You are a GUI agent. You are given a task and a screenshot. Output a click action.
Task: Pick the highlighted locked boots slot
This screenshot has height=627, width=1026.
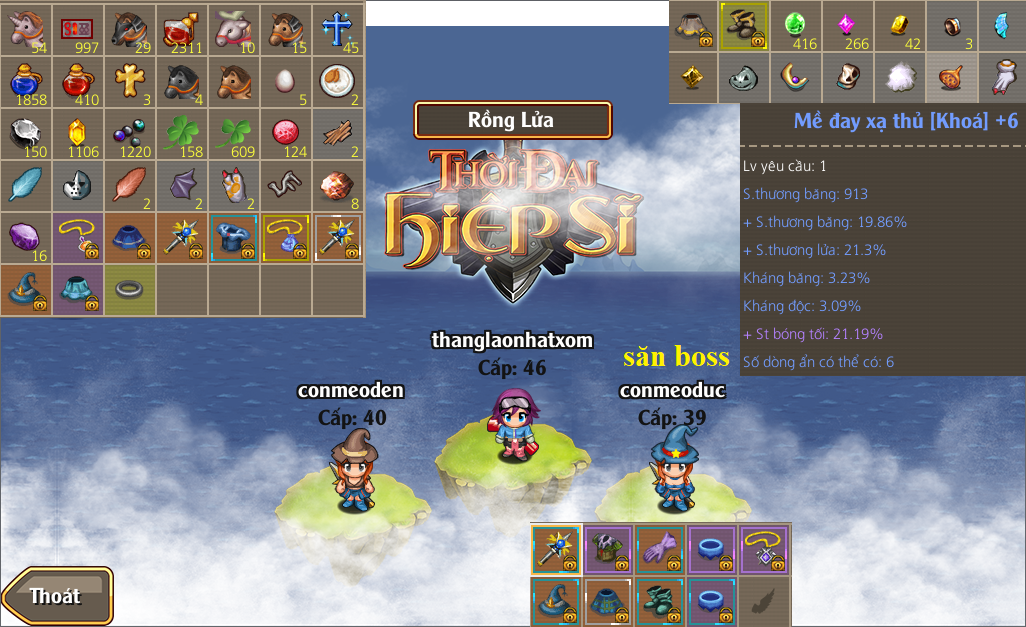[x=744, y=26]
